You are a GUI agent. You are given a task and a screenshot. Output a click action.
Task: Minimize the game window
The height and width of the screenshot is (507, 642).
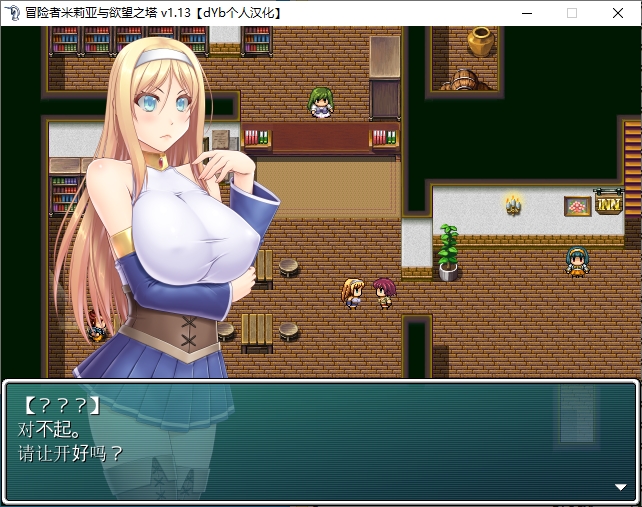[x=527, y=13]
